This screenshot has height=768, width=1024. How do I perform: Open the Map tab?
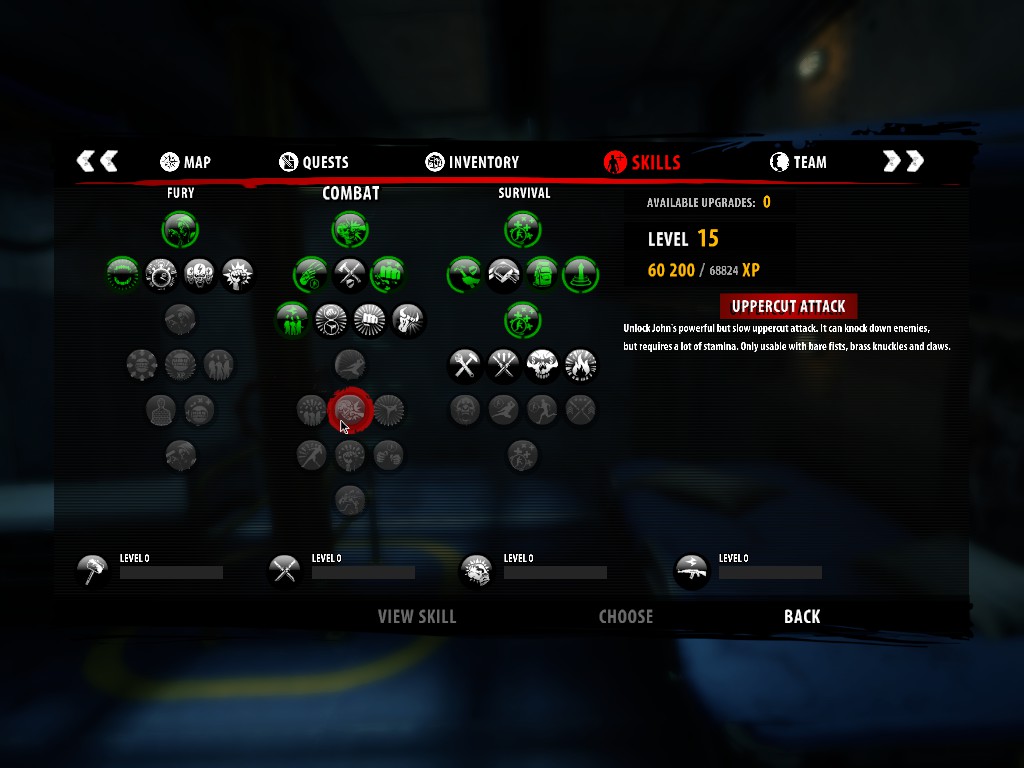[x=185, y=162]
